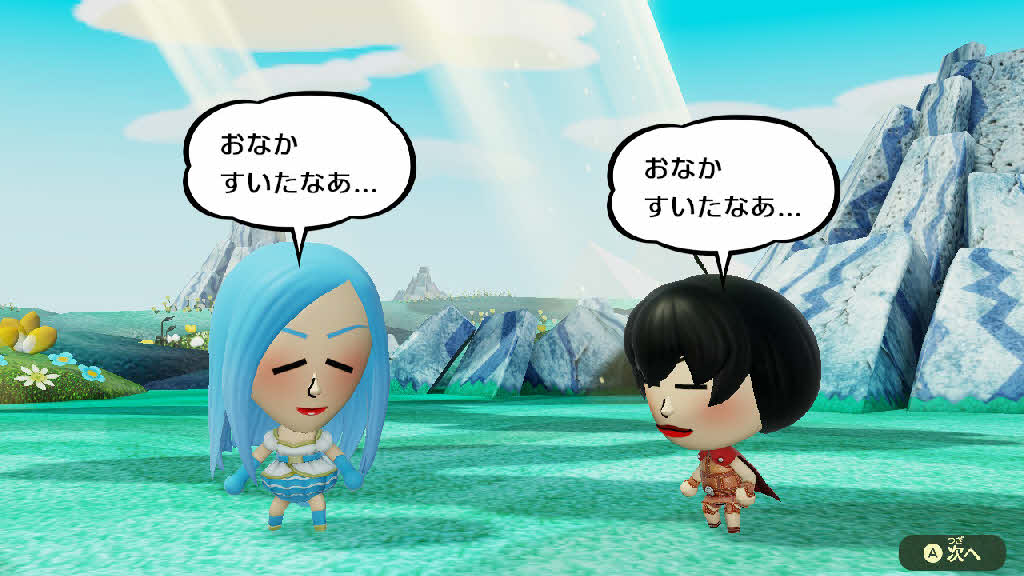Advance the dialogue with the 次へ button
1024x576 pixels.
click(x=951, y=551)
